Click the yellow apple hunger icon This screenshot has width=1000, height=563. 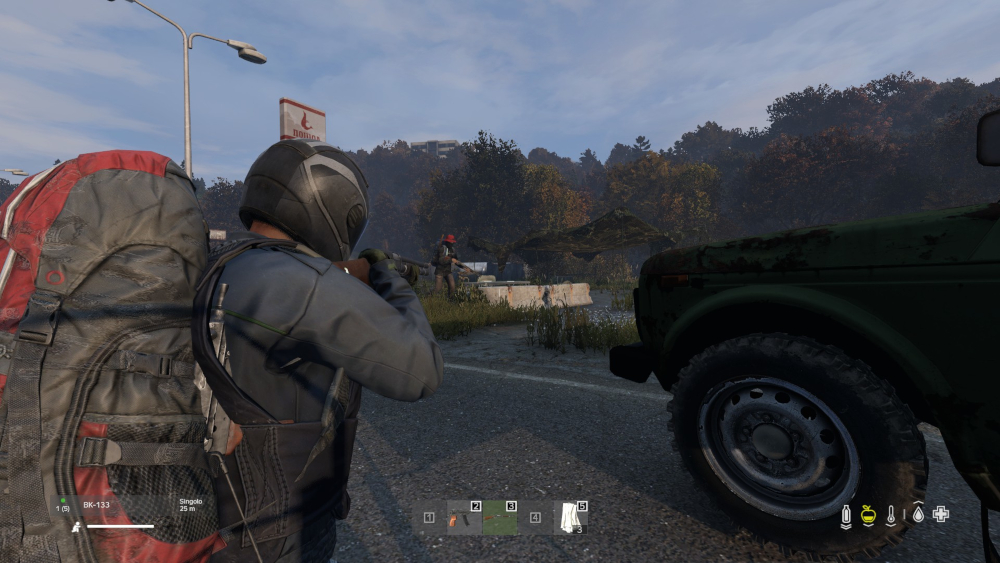(x=868, y=515)
